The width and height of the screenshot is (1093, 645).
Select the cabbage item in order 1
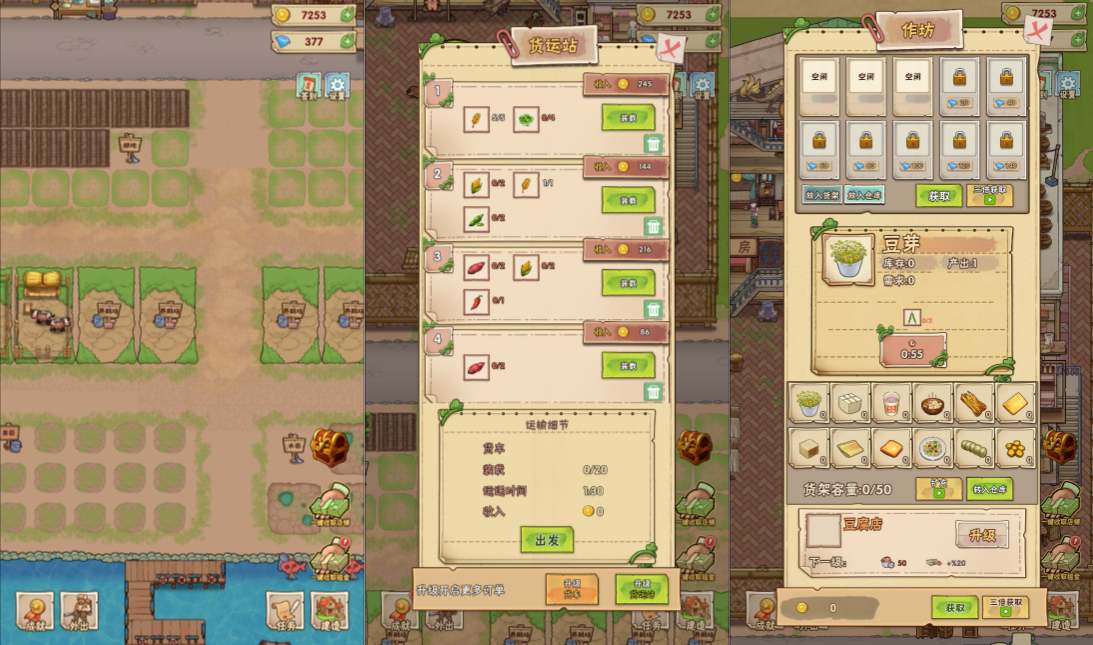click(526, 120)
